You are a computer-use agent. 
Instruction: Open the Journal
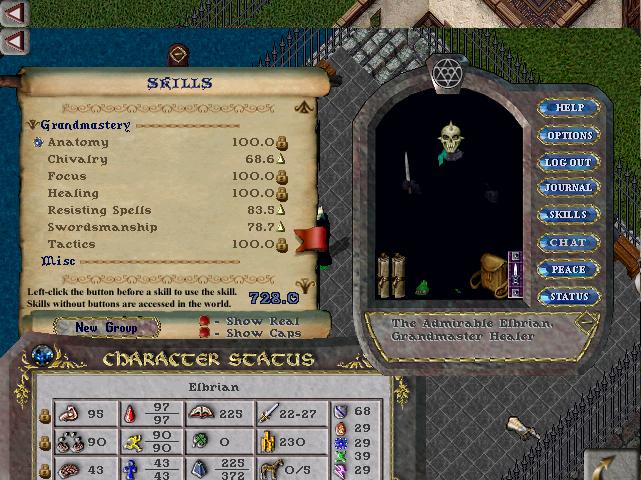click(x=569, y=188)
